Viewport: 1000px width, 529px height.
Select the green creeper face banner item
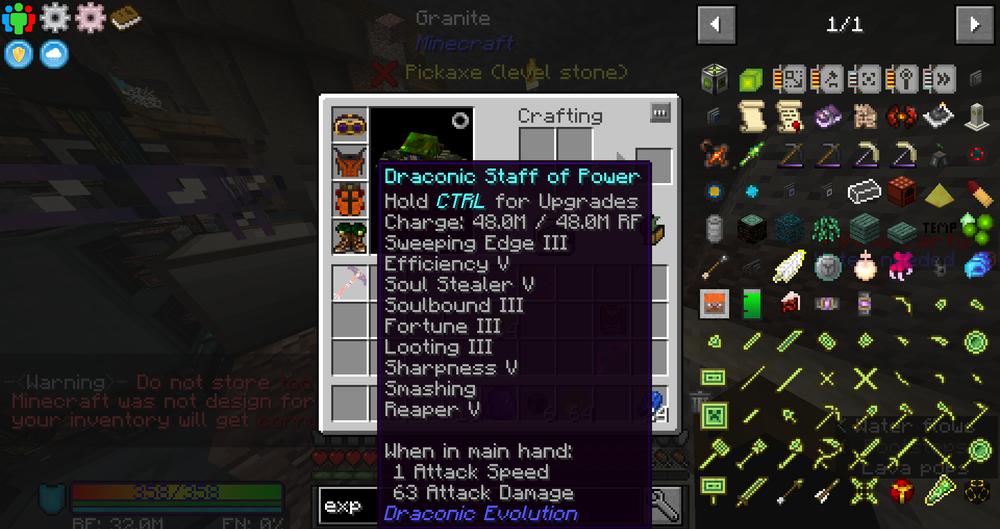(714, 415)
